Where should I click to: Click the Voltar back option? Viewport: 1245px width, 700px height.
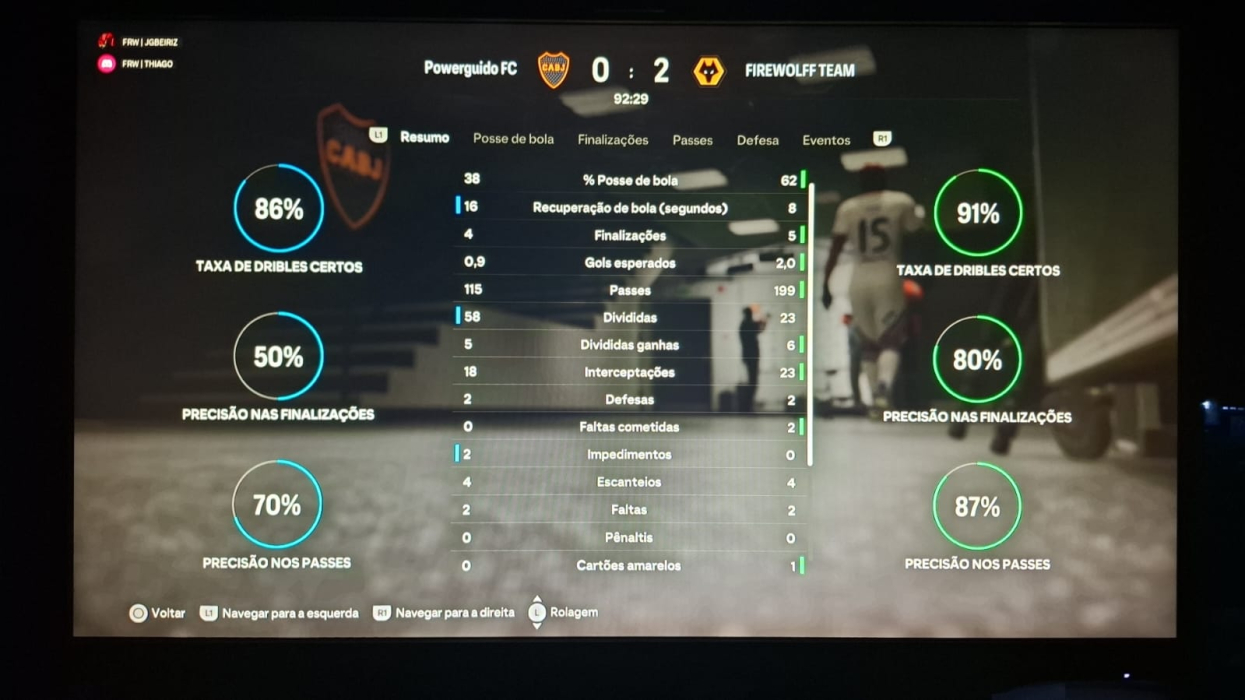tap(158, 613)
